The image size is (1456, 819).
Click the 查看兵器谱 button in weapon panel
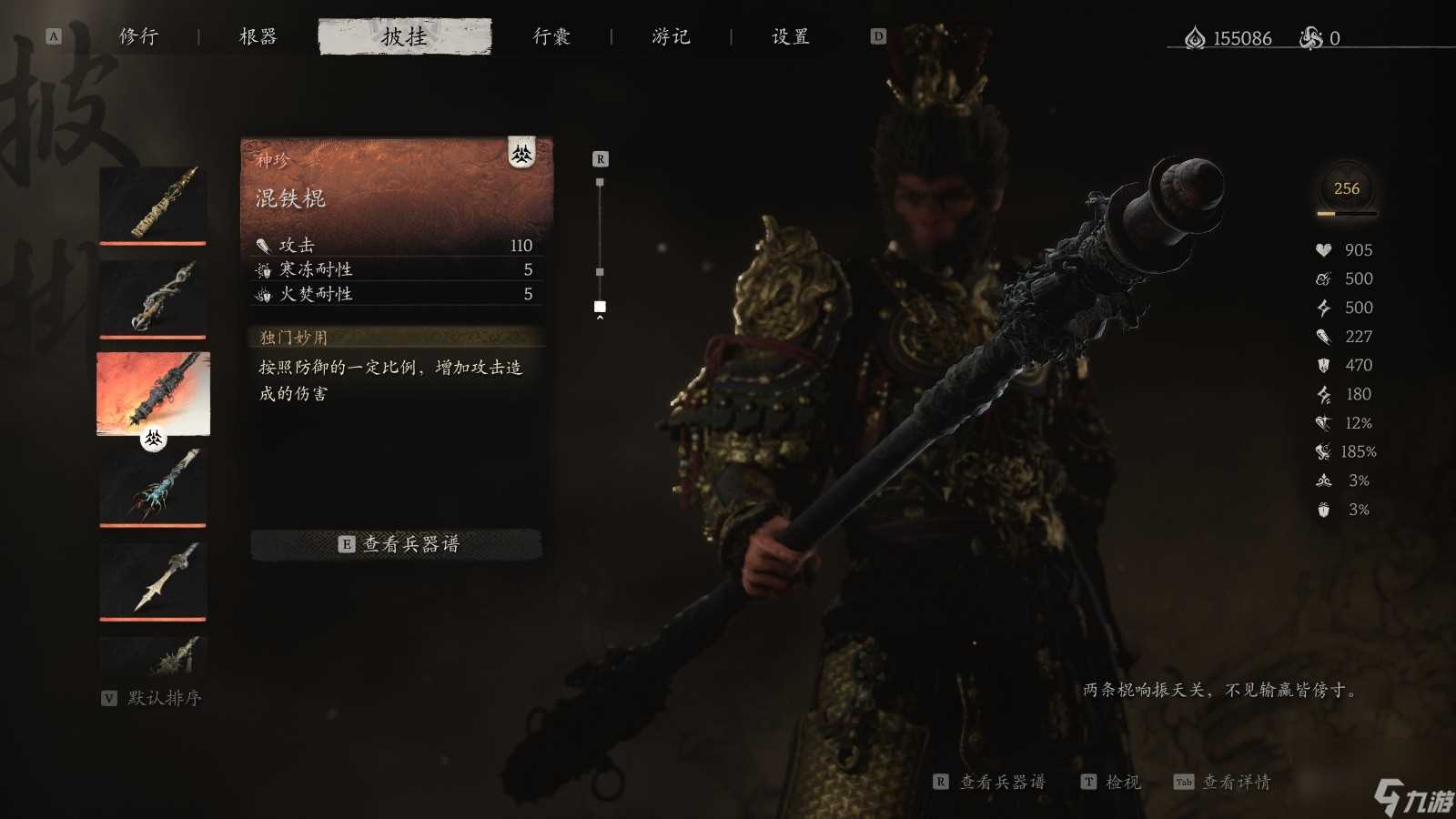pos(397,544)
